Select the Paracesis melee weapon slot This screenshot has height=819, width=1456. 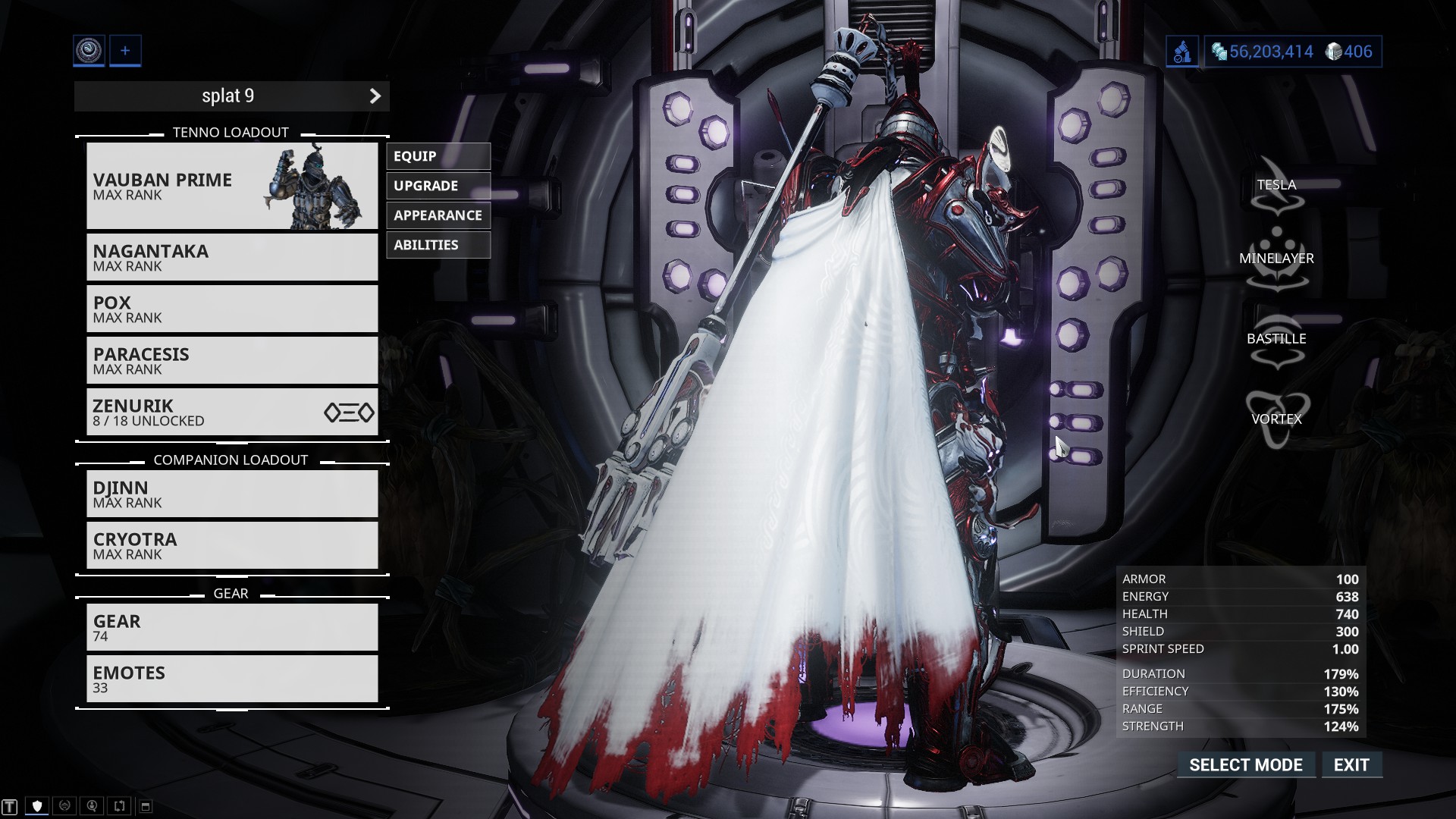coord(232,360)
